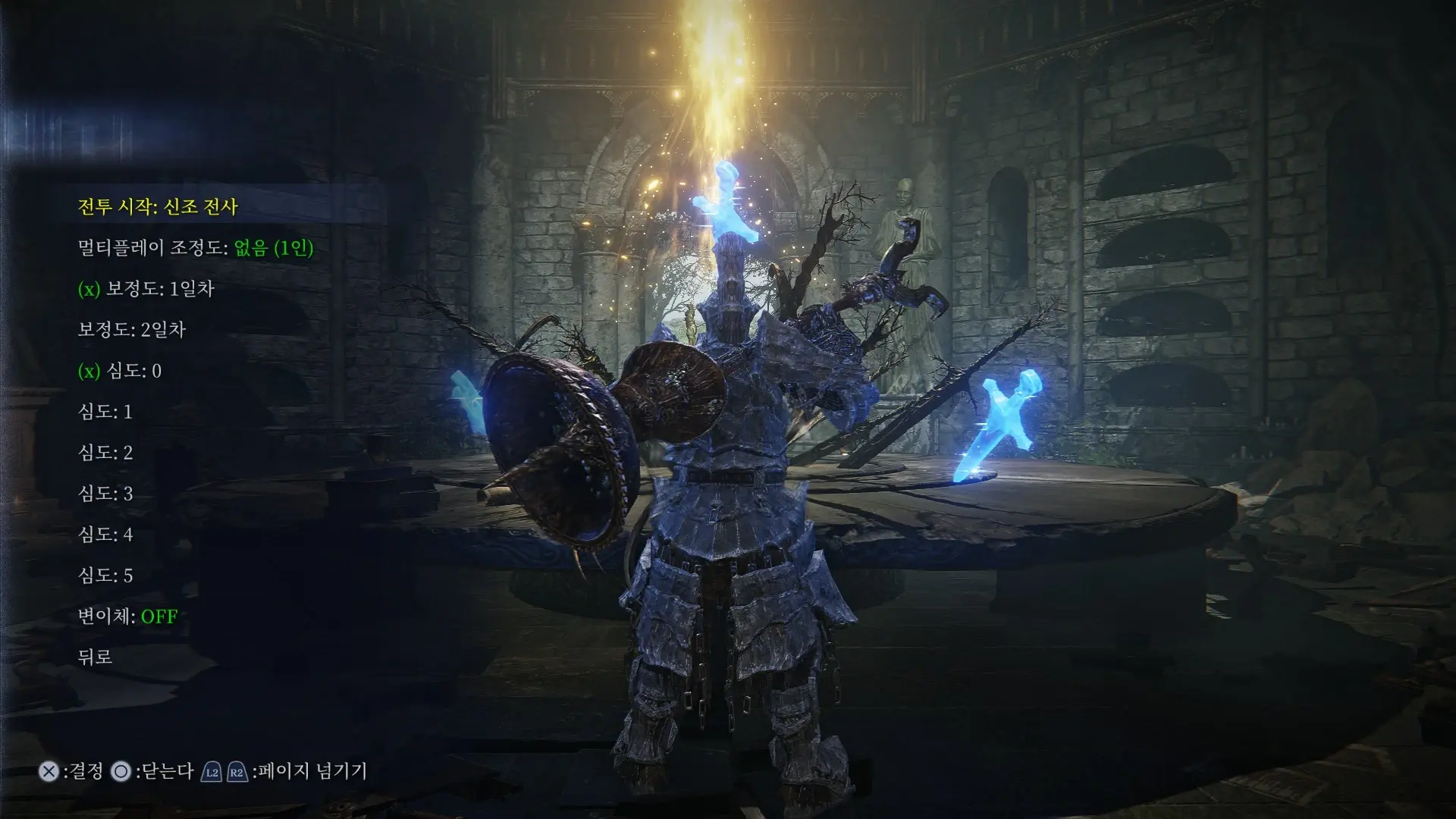This screenshot has height=819, width=1456.
Task: Select the 전투 시작: 신조 전사 menu entry
Action: click(159, 206)
